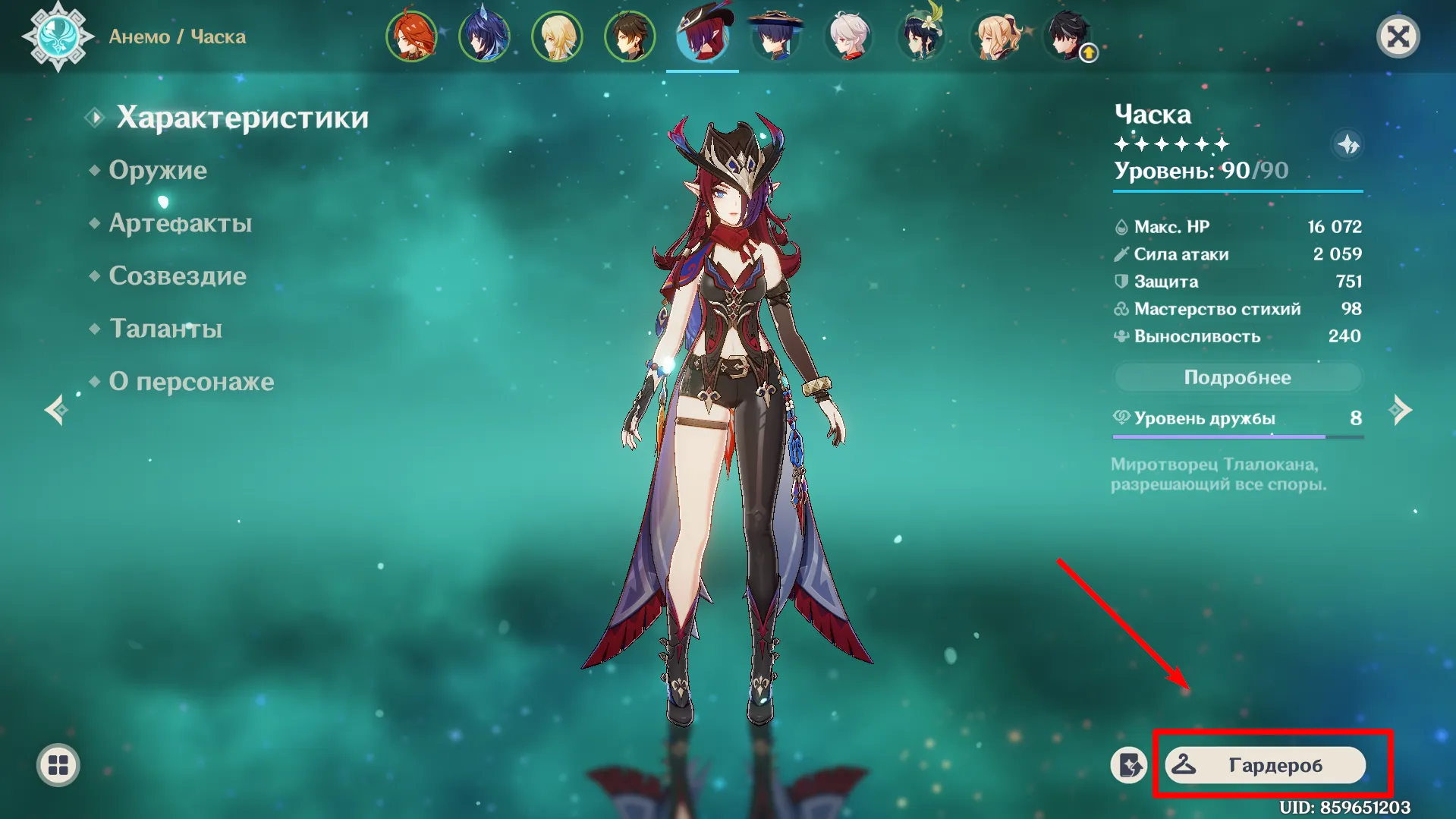Click the Anemo element emblem icon

[x=58, y=36]
